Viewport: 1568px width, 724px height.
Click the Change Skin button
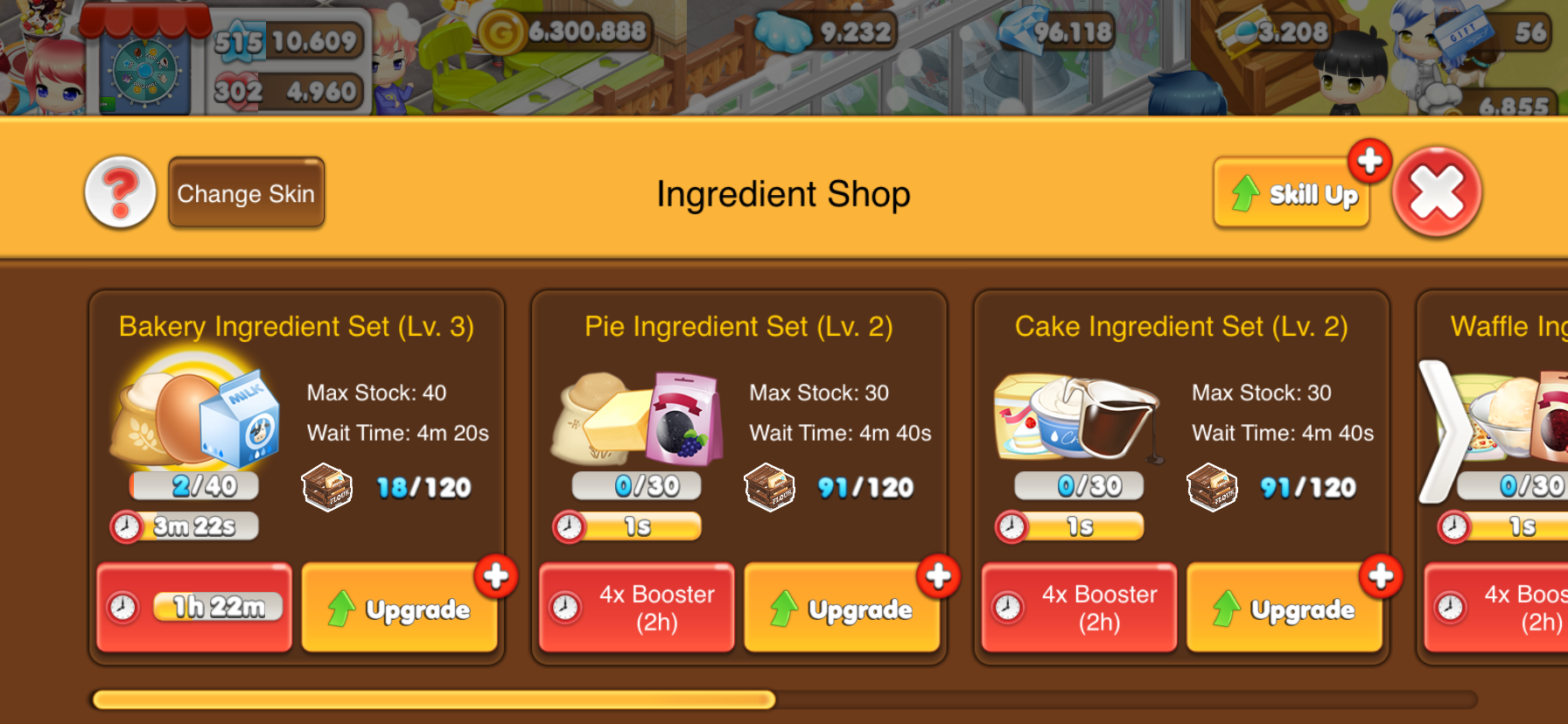coord(246,193)
